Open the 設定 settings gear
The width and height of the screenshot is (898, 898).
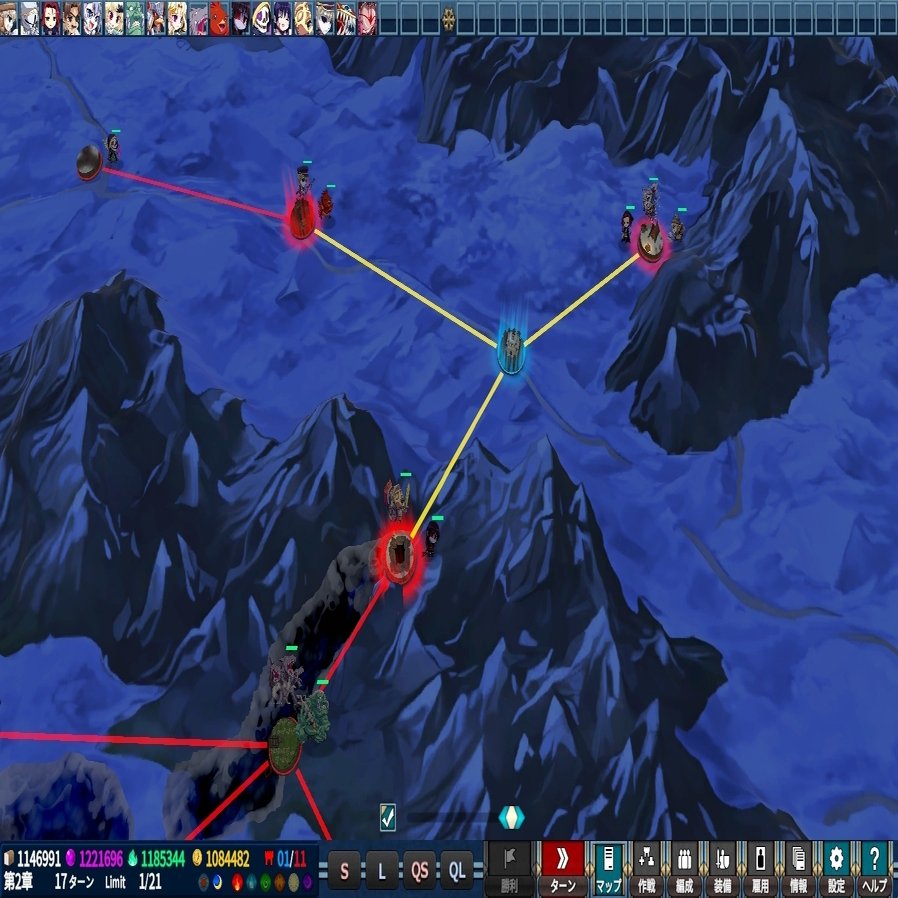(x=836, y=867)
